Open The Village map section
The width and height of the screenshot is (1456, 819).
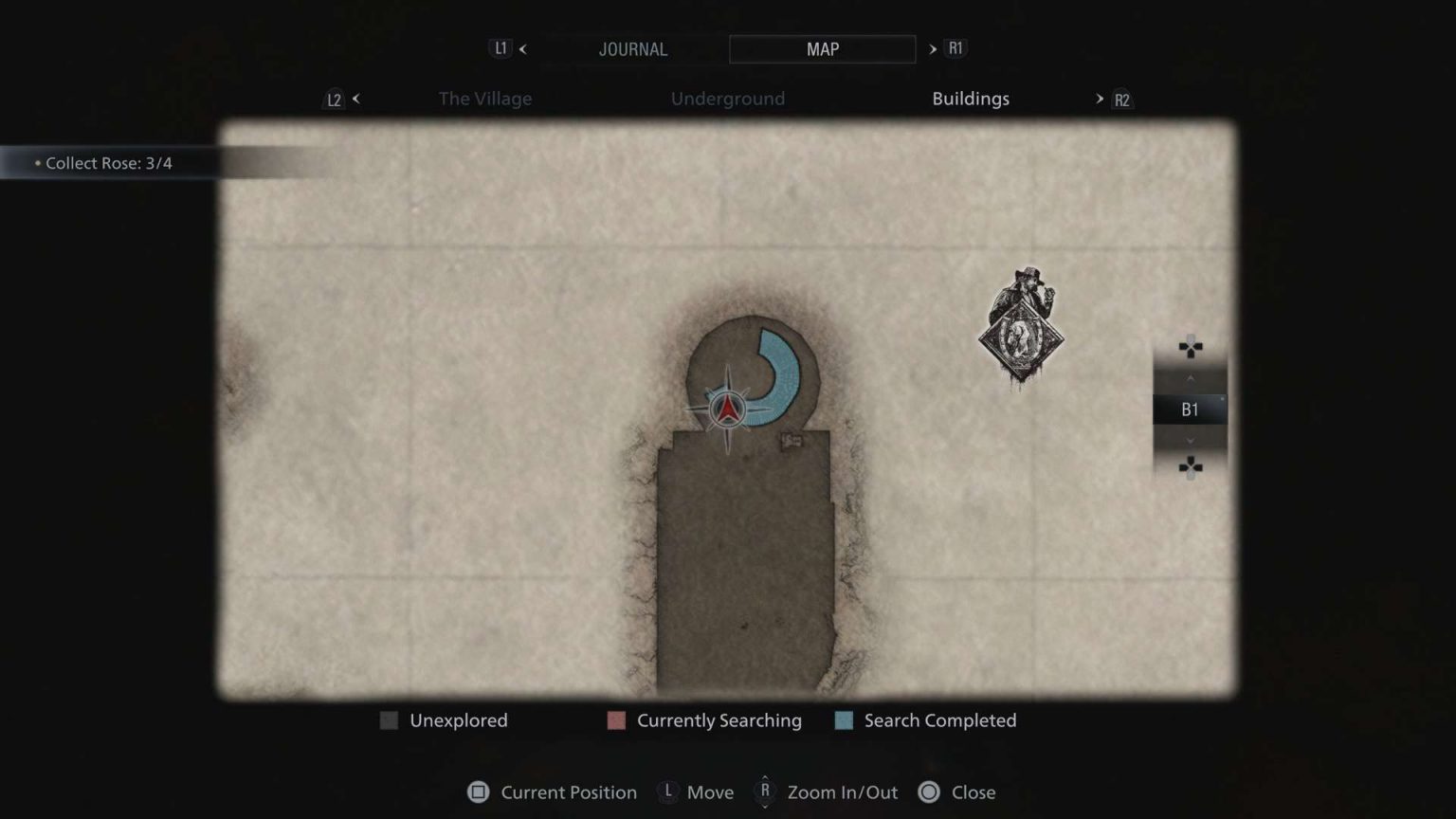[x=484, y=99]
